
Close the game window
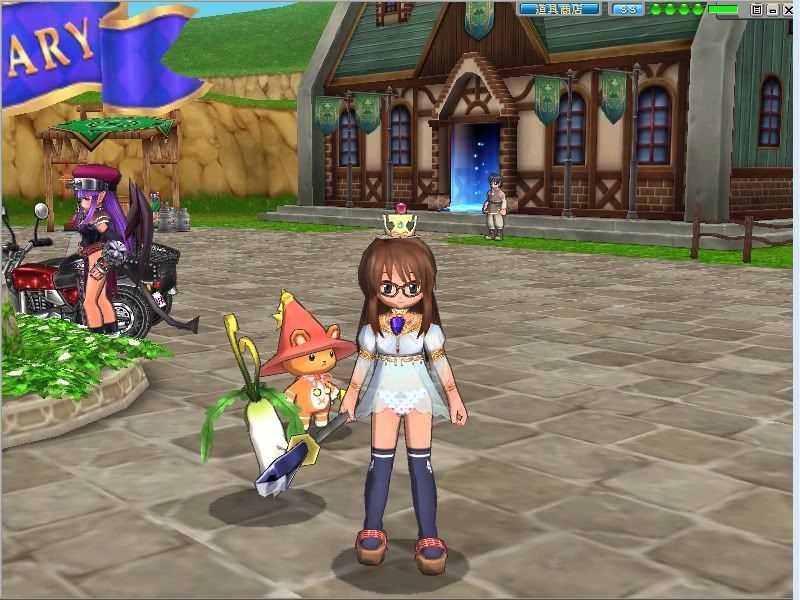coord(786,9)
